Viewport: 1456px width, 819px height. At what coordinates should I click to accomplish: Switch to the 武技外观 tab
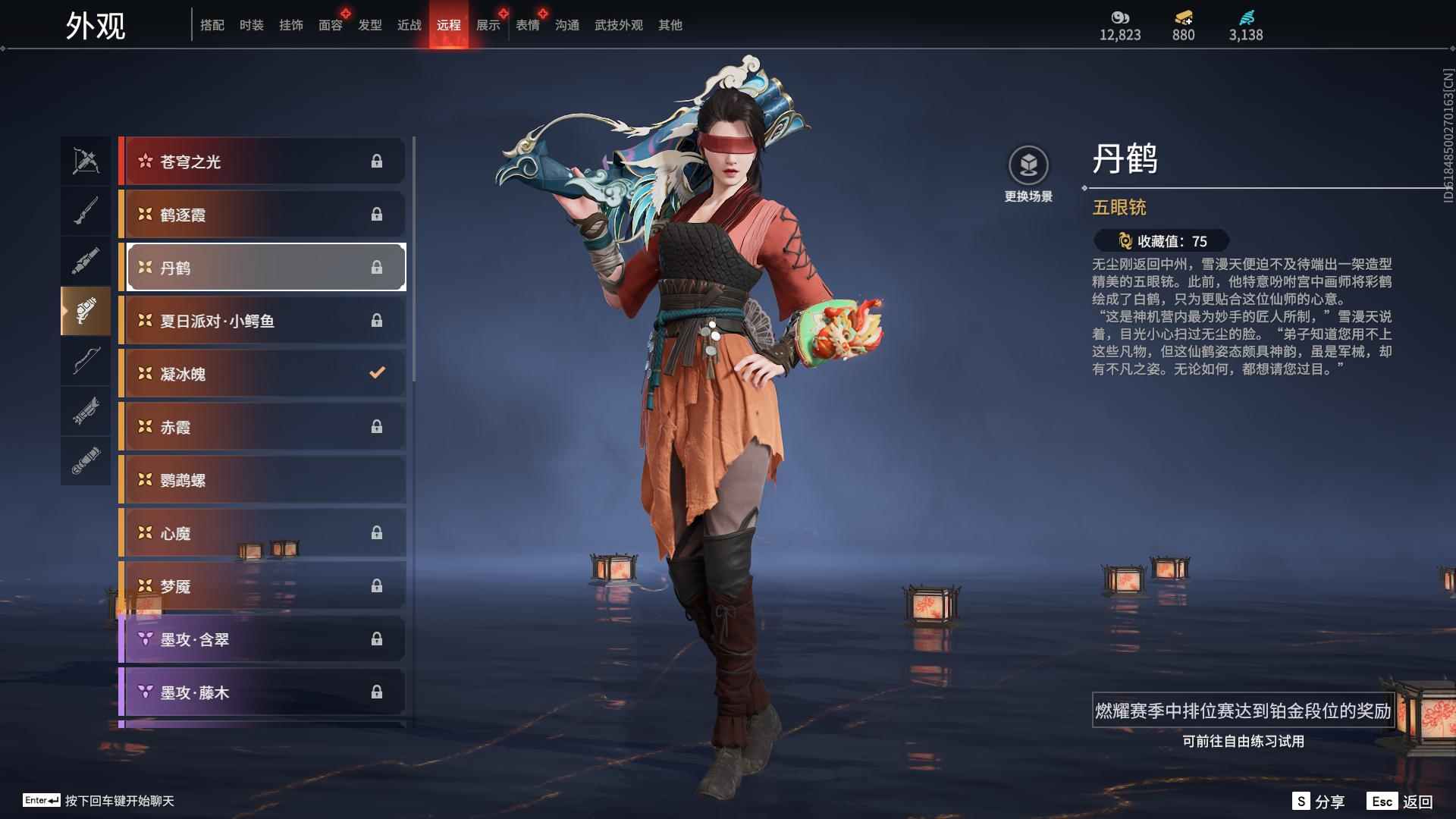click(617, 24)
